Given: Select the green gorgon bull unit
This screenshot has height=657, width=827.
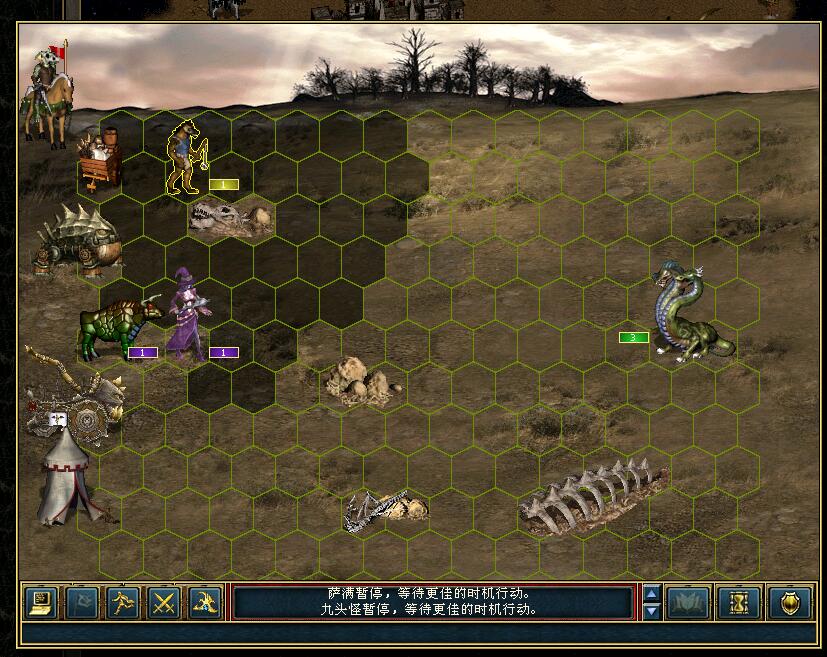Looking at the screenshot, I should [117, 327].
